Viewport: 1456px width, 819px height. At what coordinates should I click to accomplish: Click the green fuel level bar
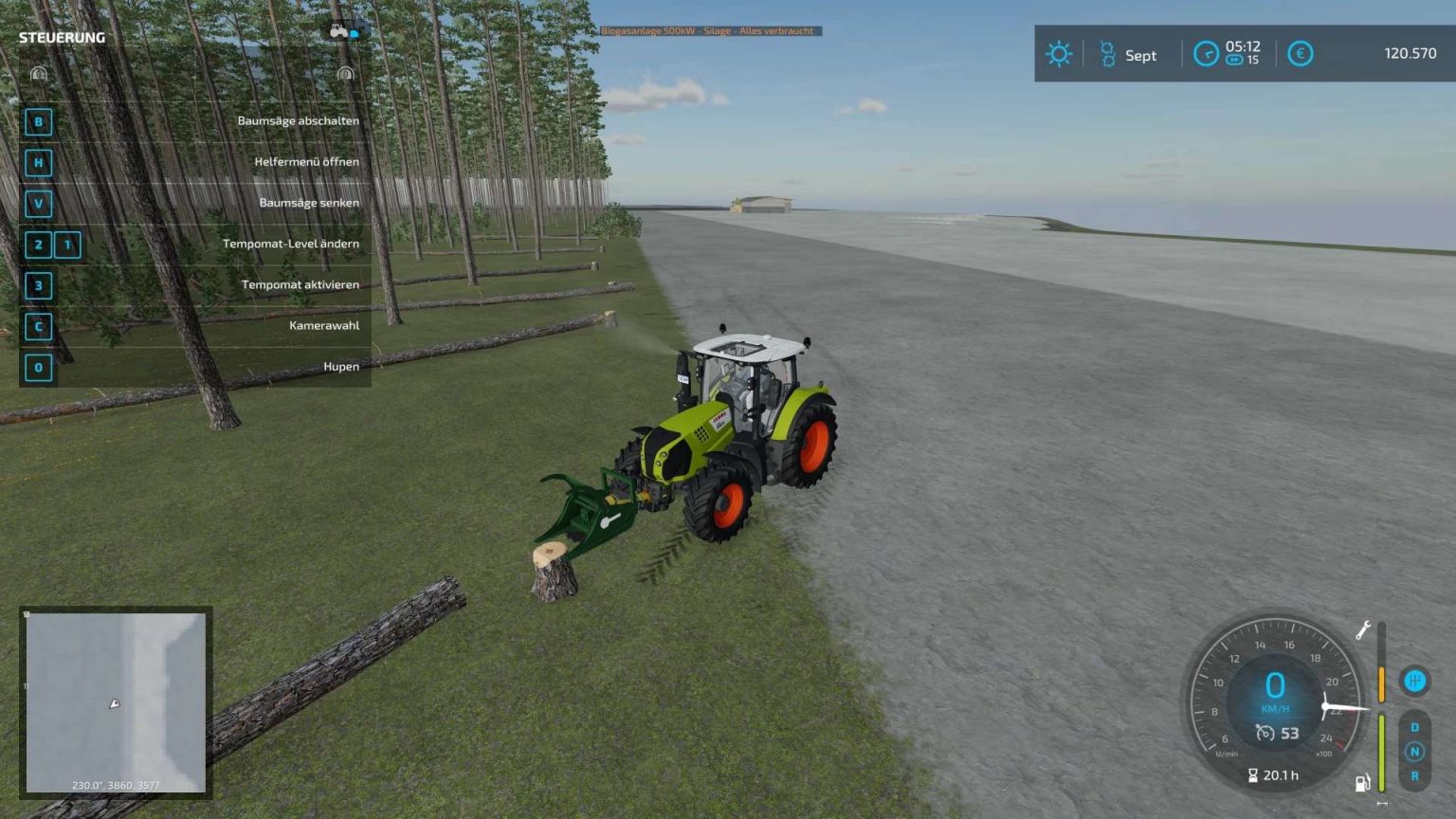pos(1382,752)
